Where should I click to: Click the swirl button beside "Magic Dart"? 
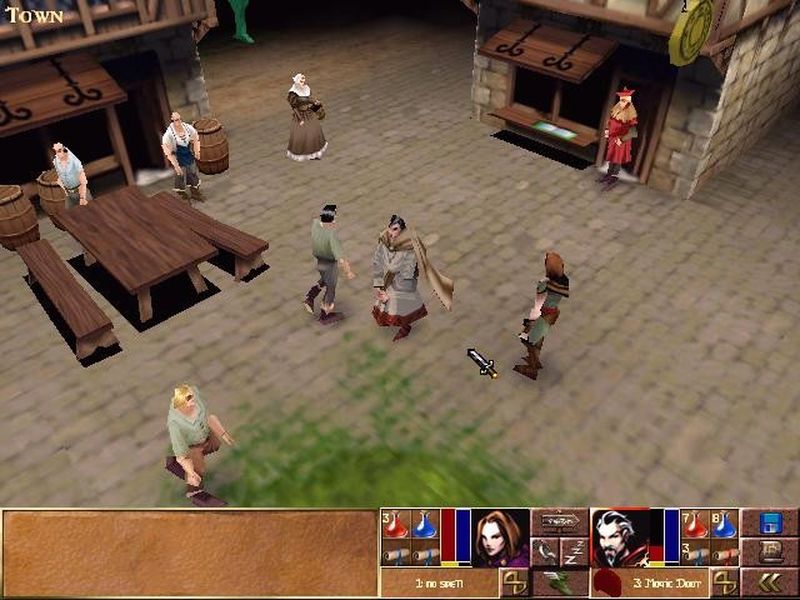tap(724, 582)
